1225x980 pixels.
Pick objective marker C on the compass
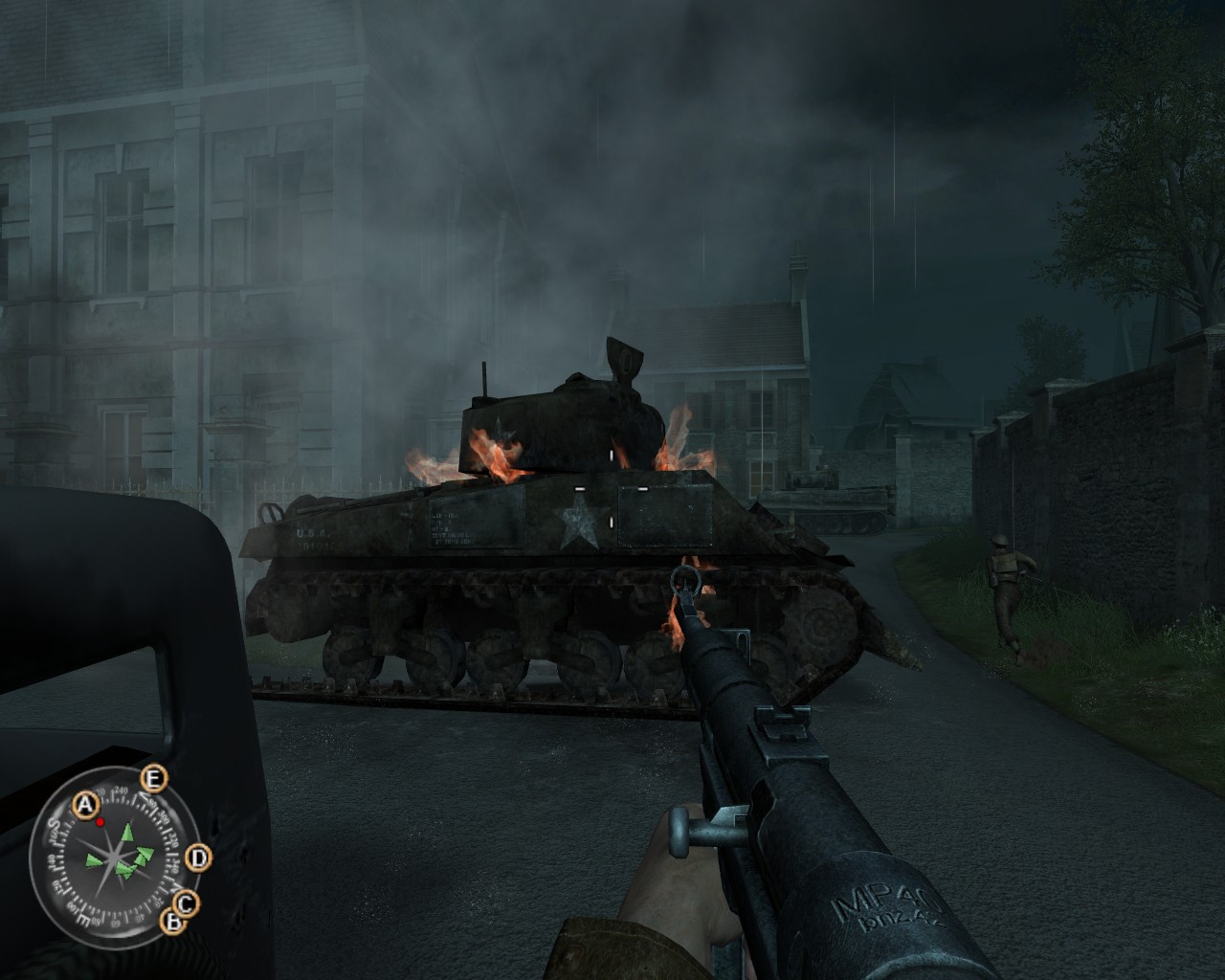[x=185, y=902]
